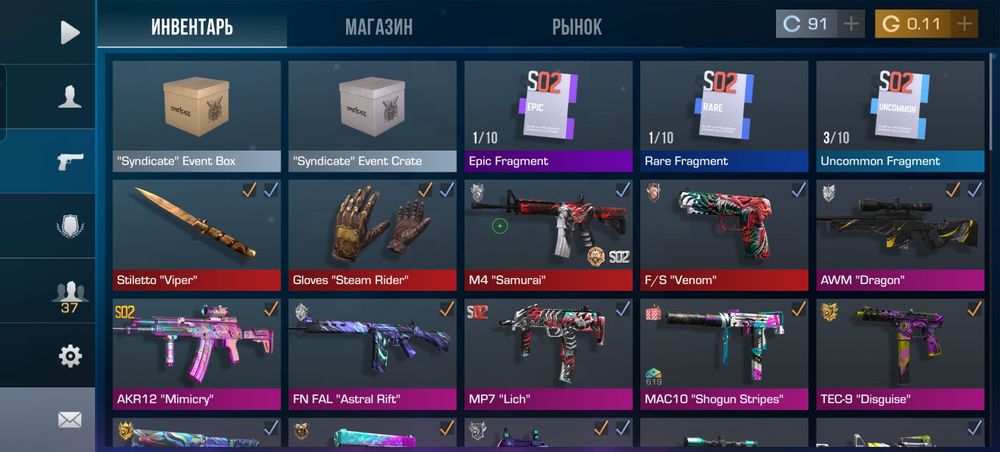
Task: Select the MAC10 "Shogun Stripes" skin
Action: 724,353
